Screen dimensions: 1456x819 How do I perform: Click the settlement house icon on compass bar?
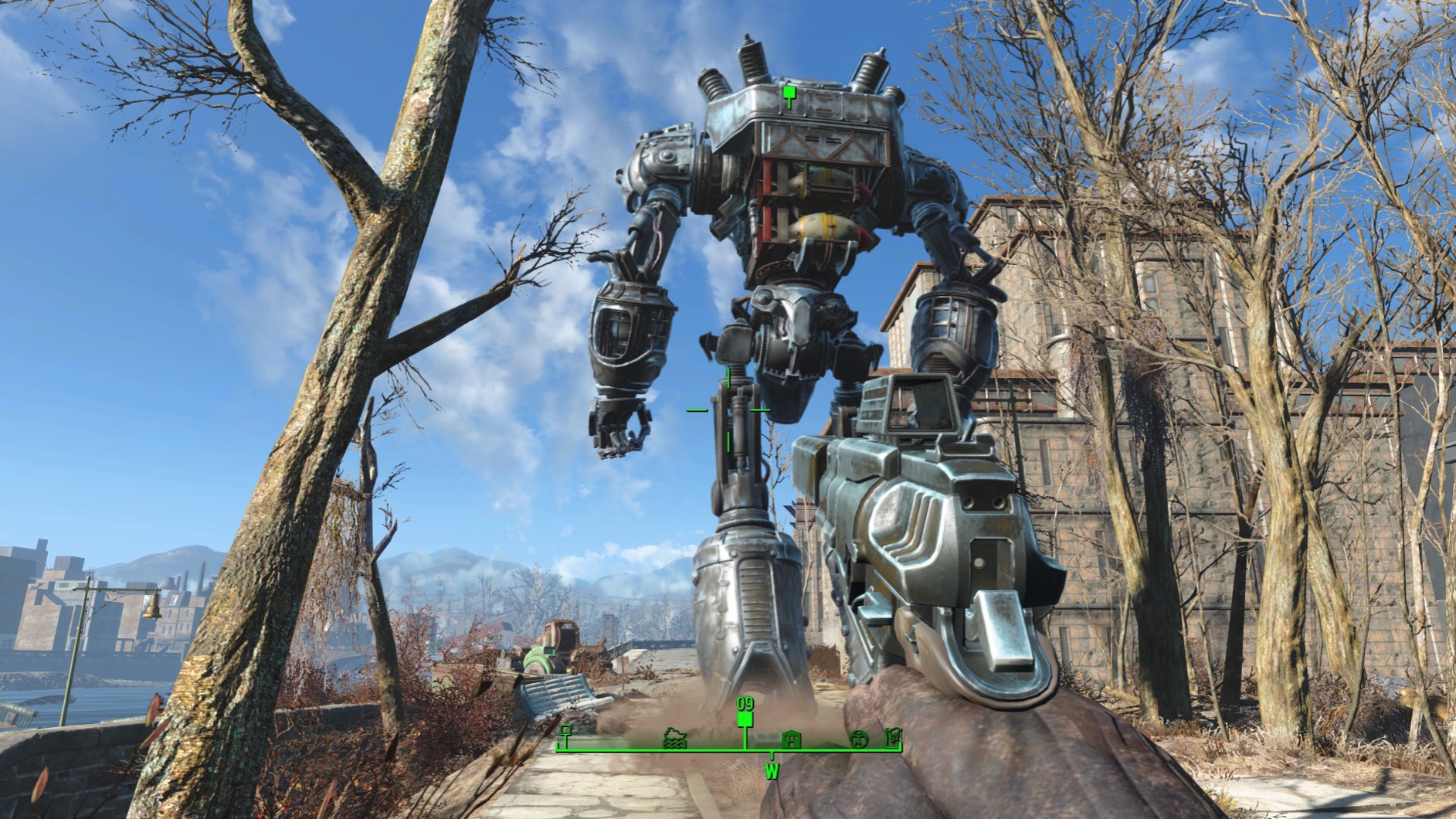pyautogui.click(x=791, y=740)
